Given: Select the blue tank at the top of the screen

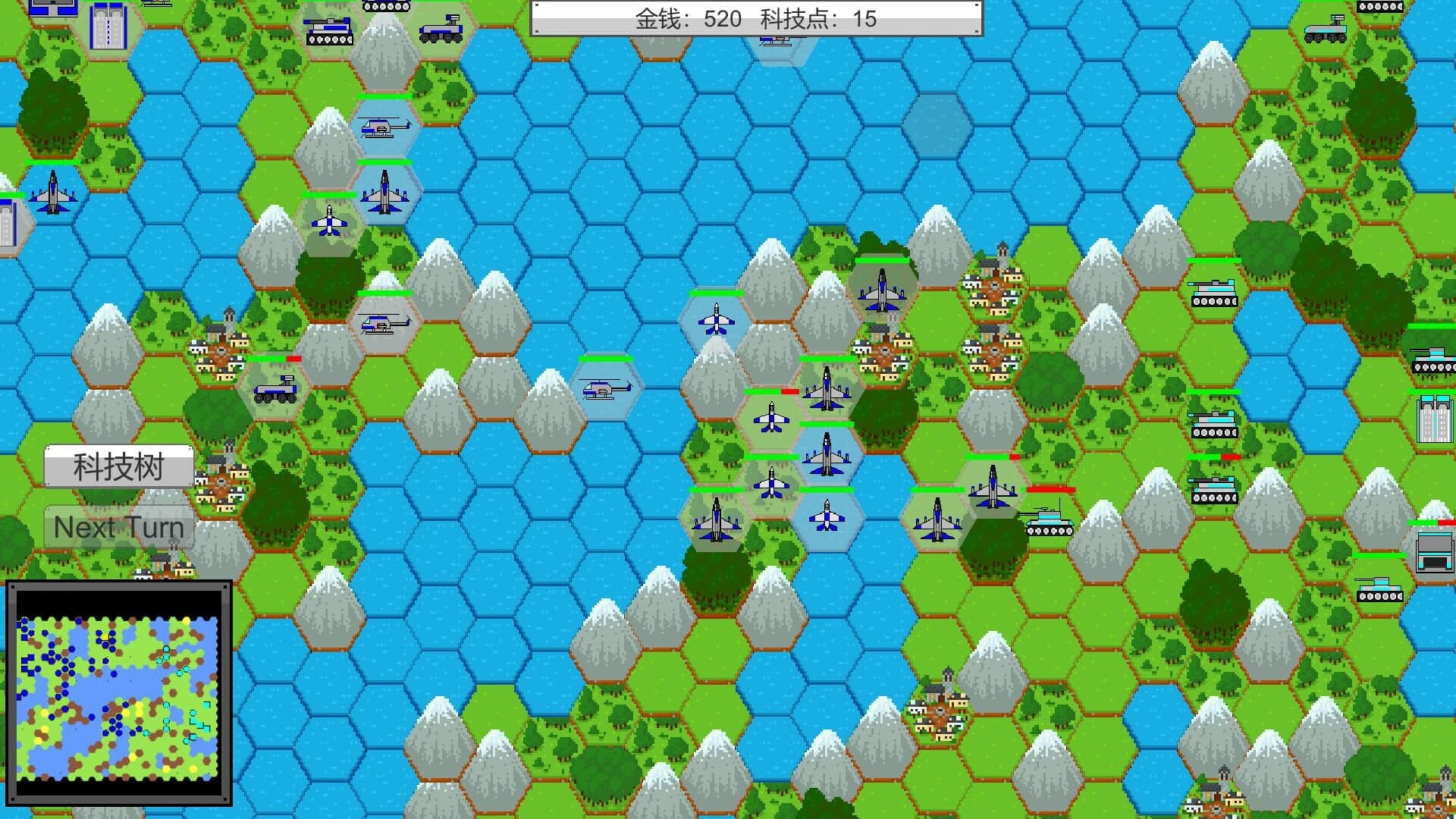Looking at the screenshot, I should point(330,30).
